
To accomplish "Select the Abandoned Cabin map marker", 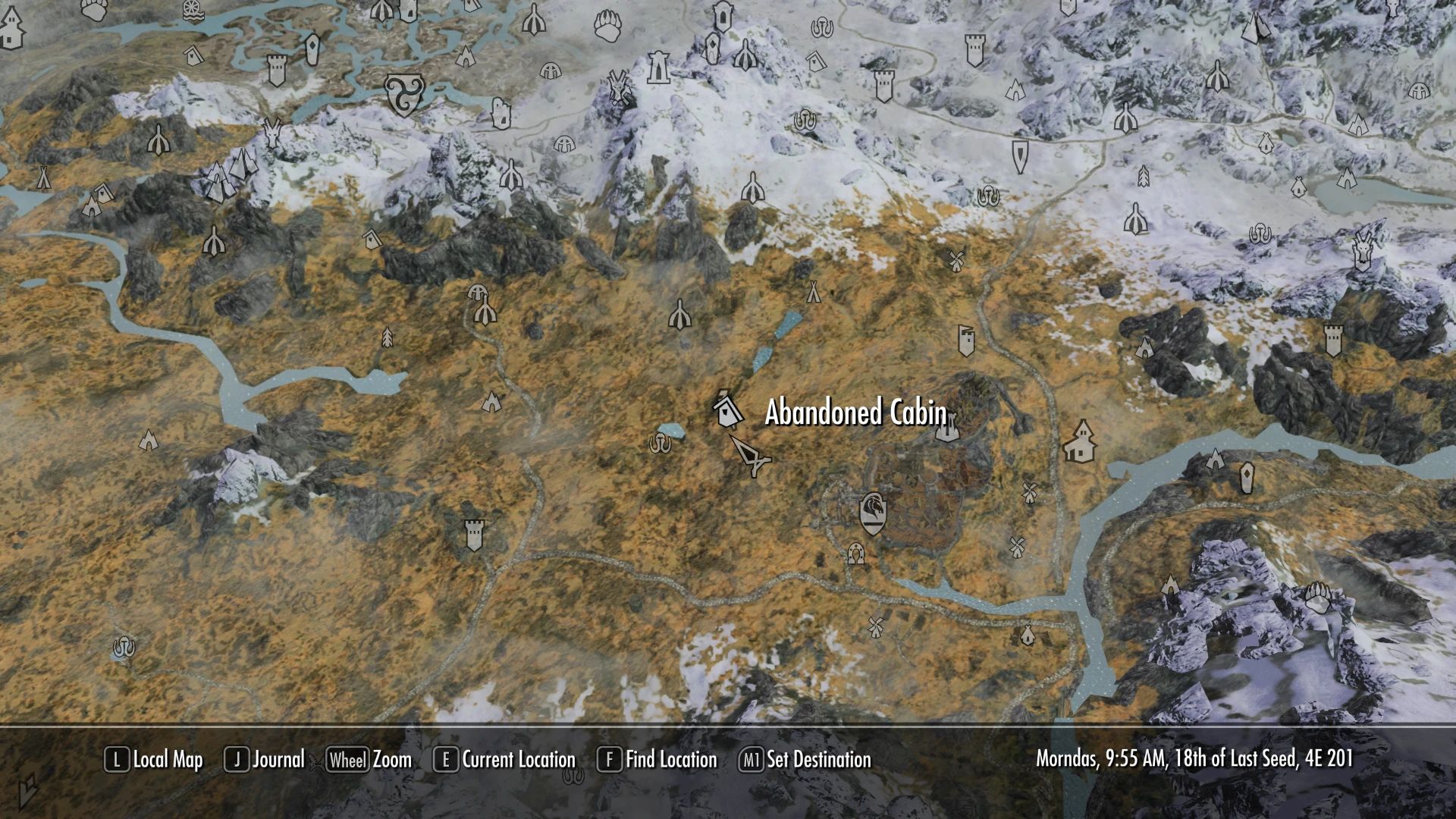I will (727, 410).
